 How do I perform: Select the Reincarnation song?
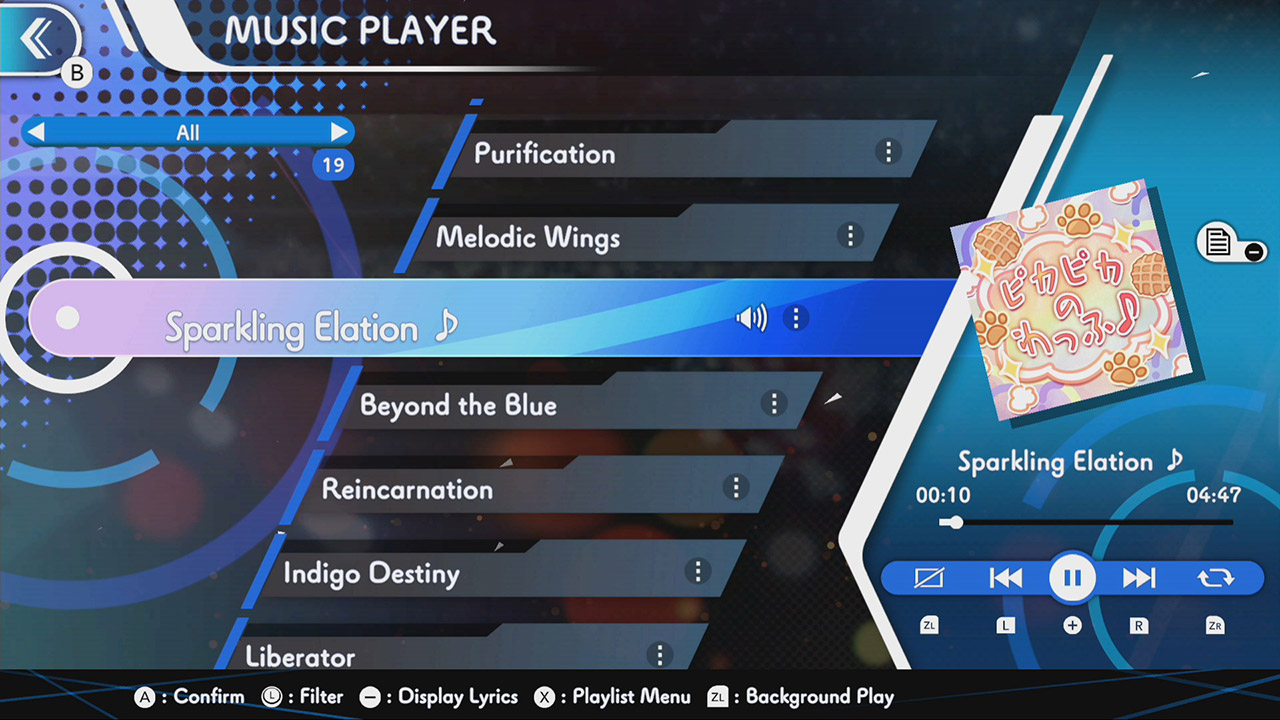[408, 490]
